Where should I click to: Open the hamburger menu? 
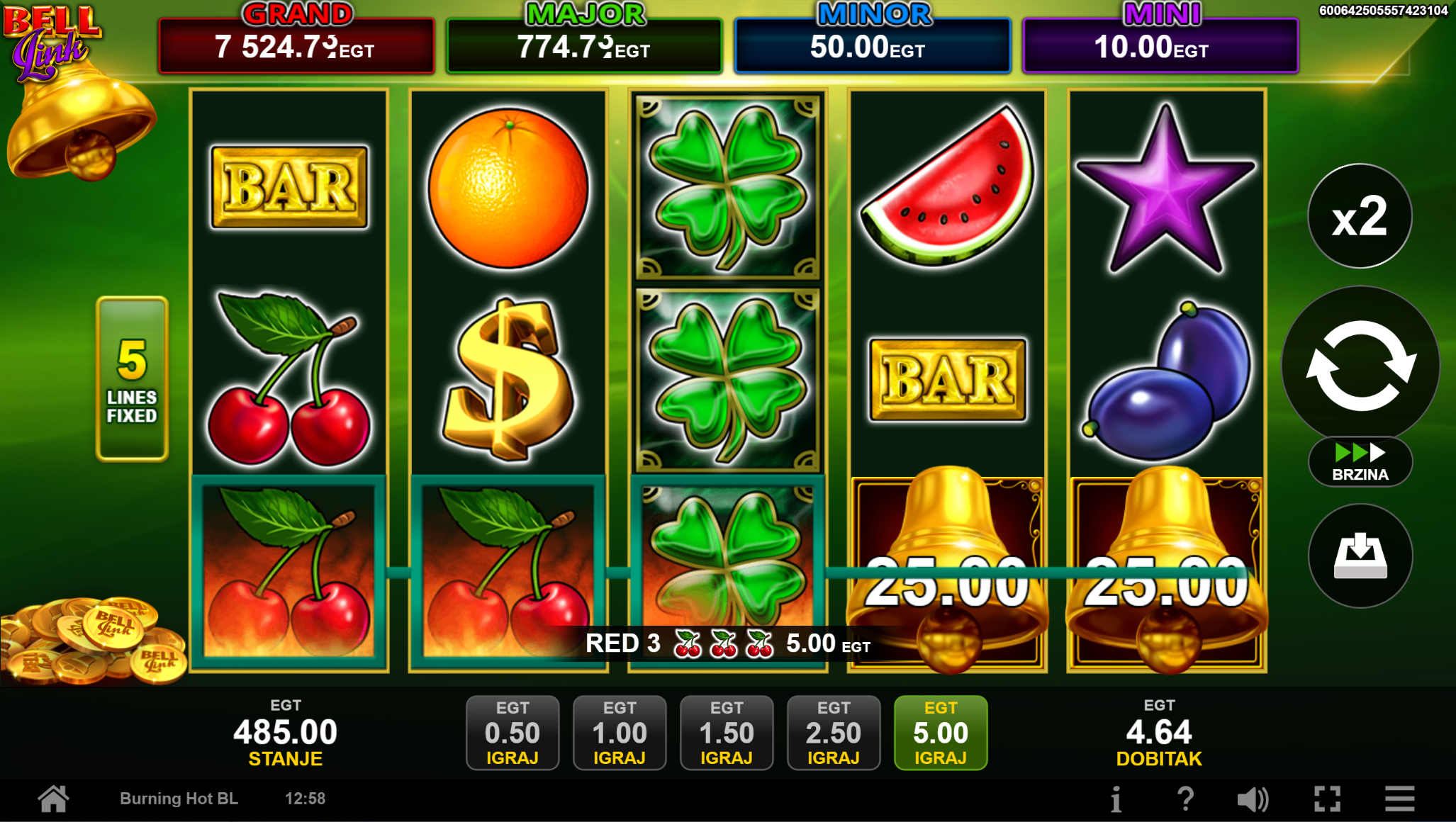pos(1400,799)
